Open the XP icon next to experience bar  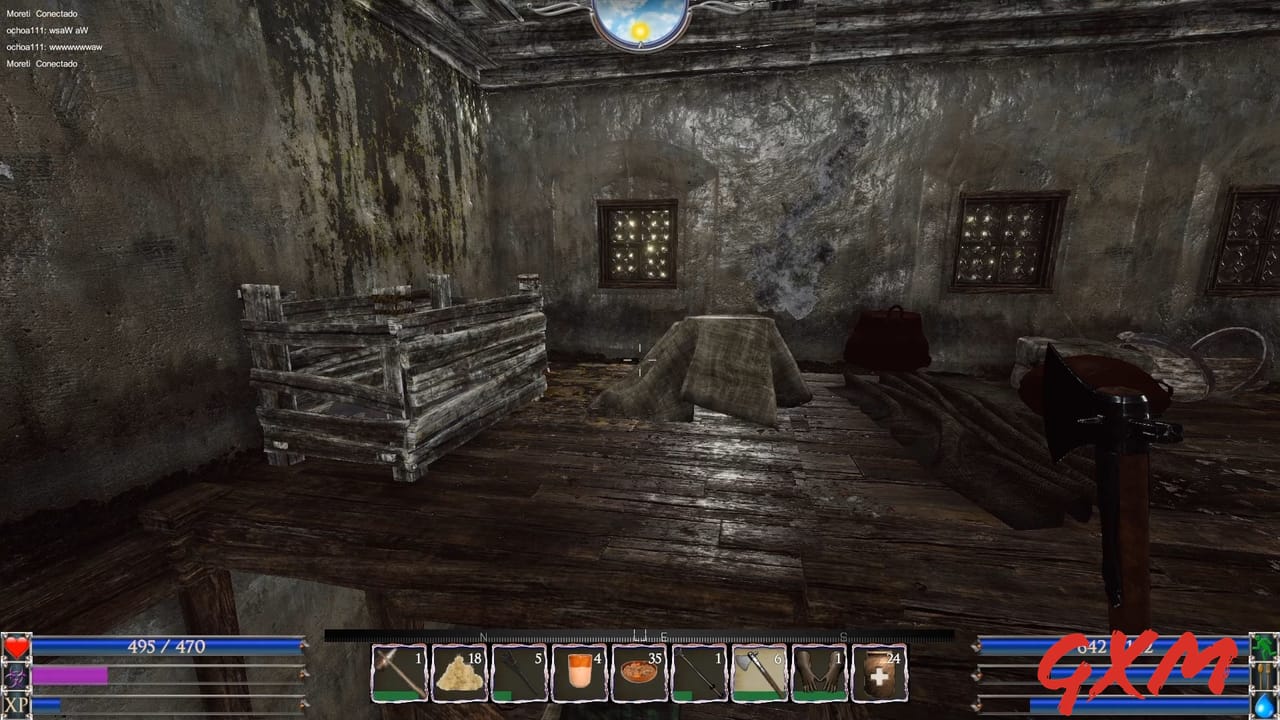point(15,705)
